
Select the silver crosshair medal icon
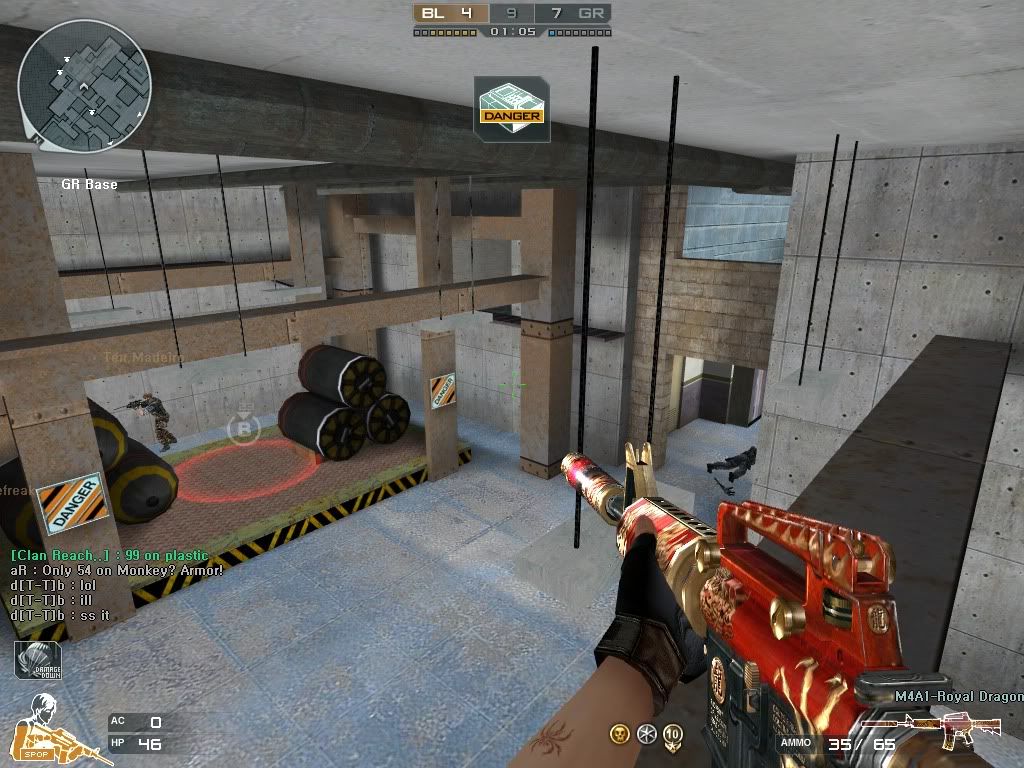[x=646, y=734]
